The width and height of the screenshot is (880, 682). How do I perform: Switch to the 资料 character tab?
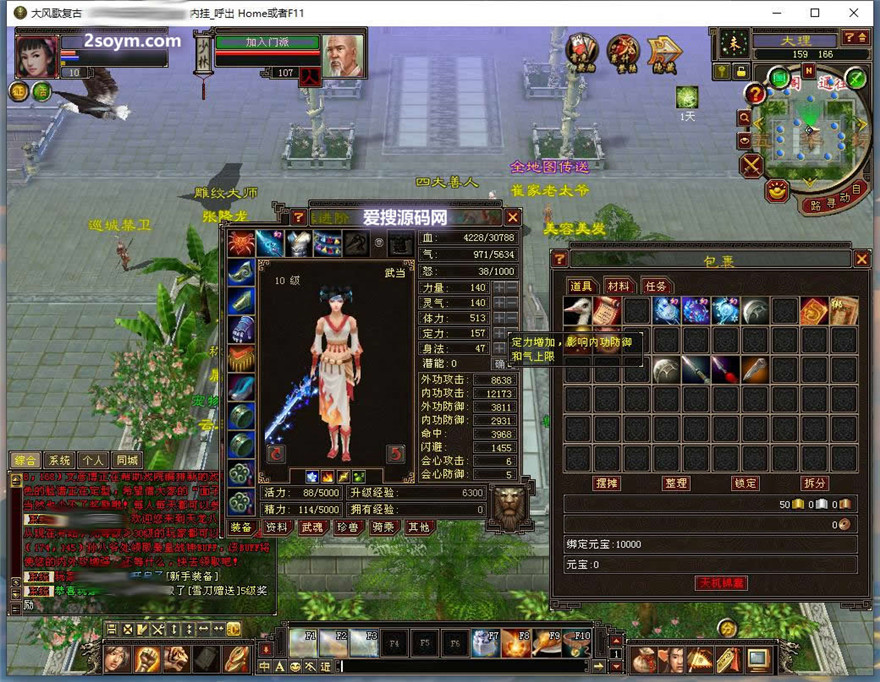point(276,527)
